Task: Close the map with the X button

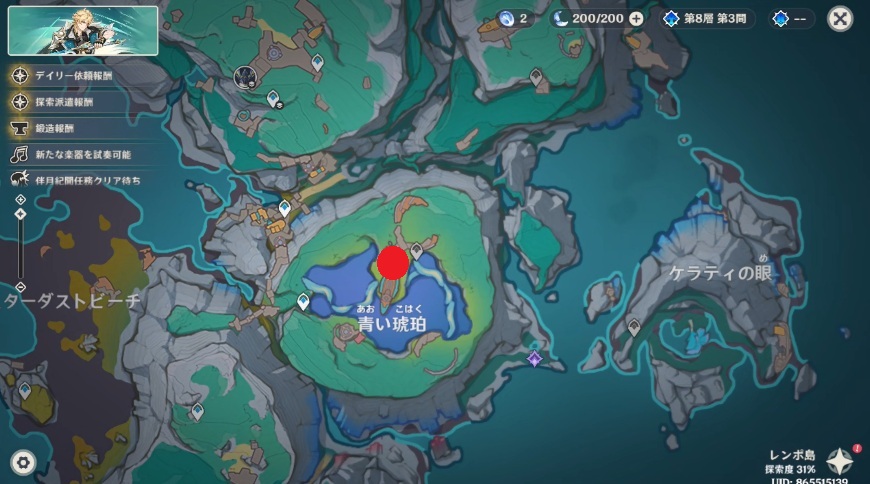Action: coord(841,18)
